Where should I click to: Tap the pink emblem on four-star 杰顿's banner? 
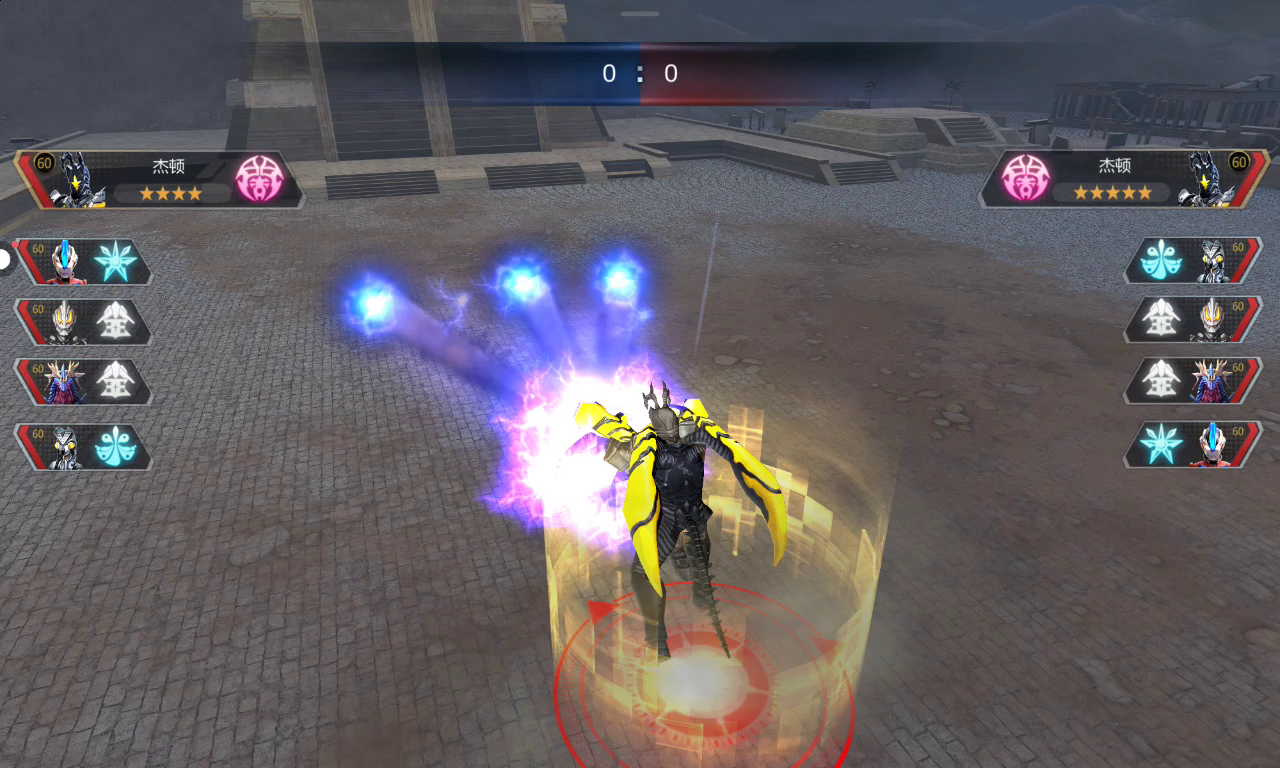coord(259,180)
